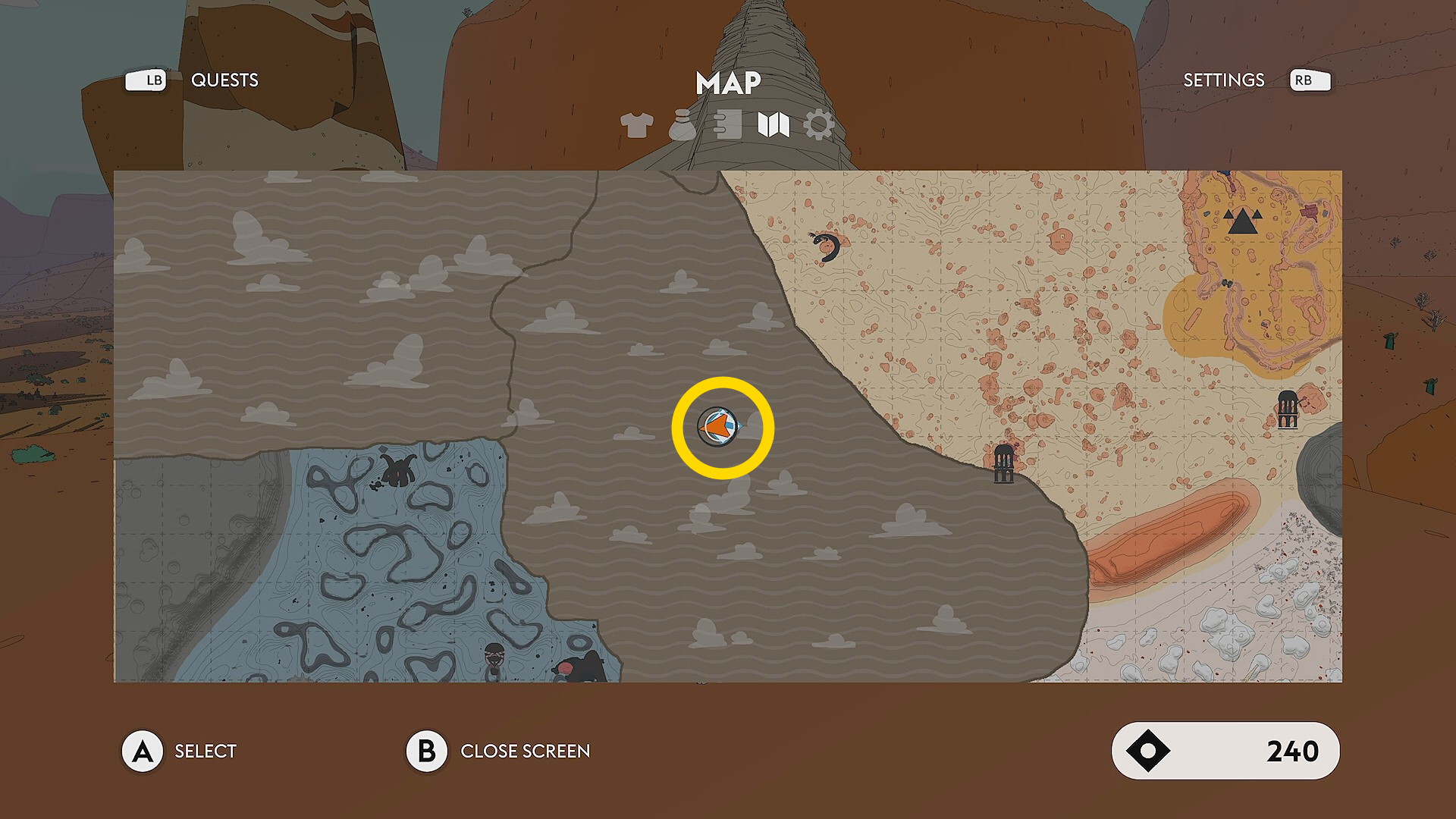Viewport: 1456px width, 819px height.
Task: Click the balloon marker on the map
Action: pyautogui.click(x=494, y=658)
